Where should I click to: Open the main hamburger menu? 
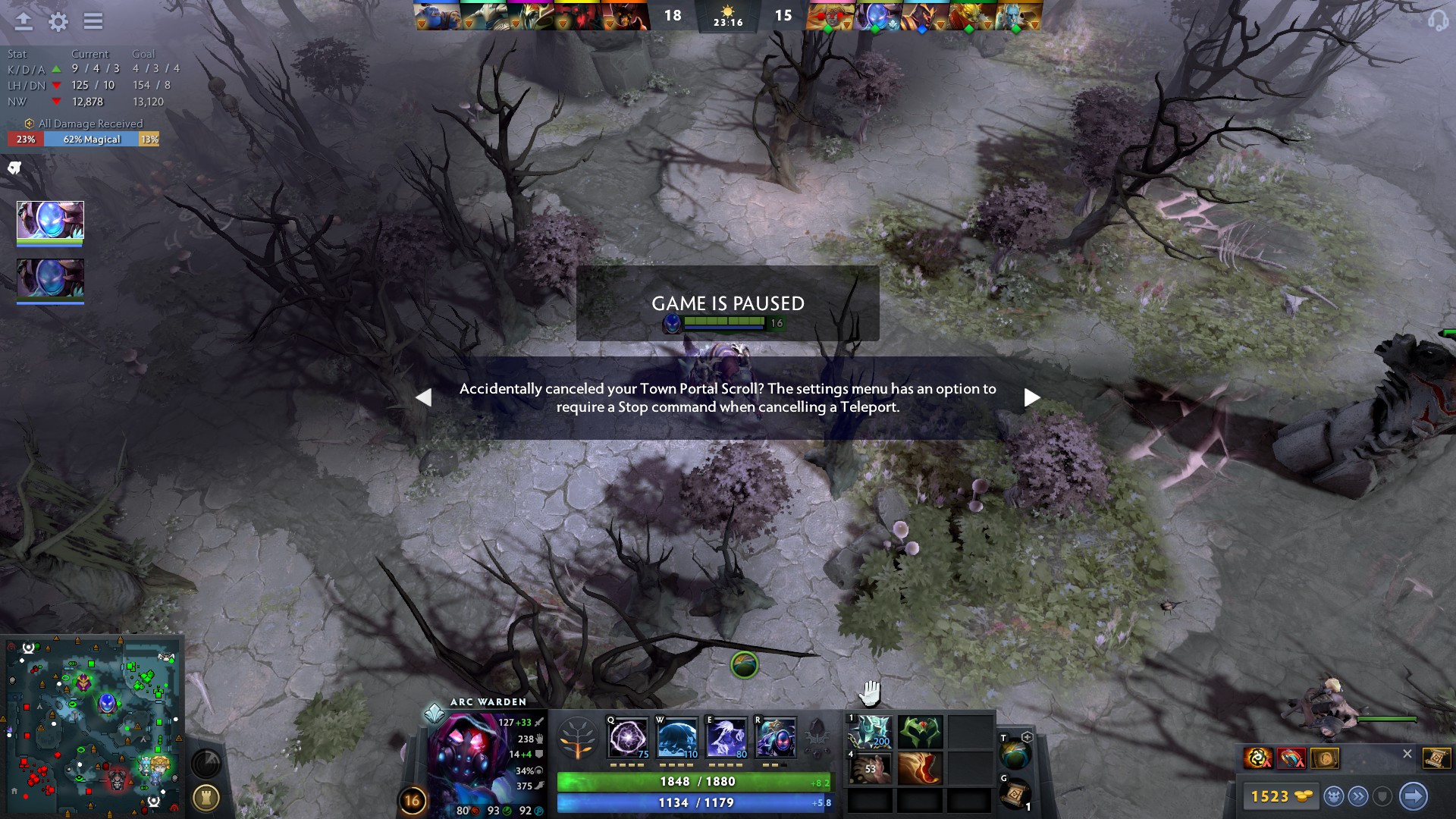pyautogui.click(x=93, y=22)
